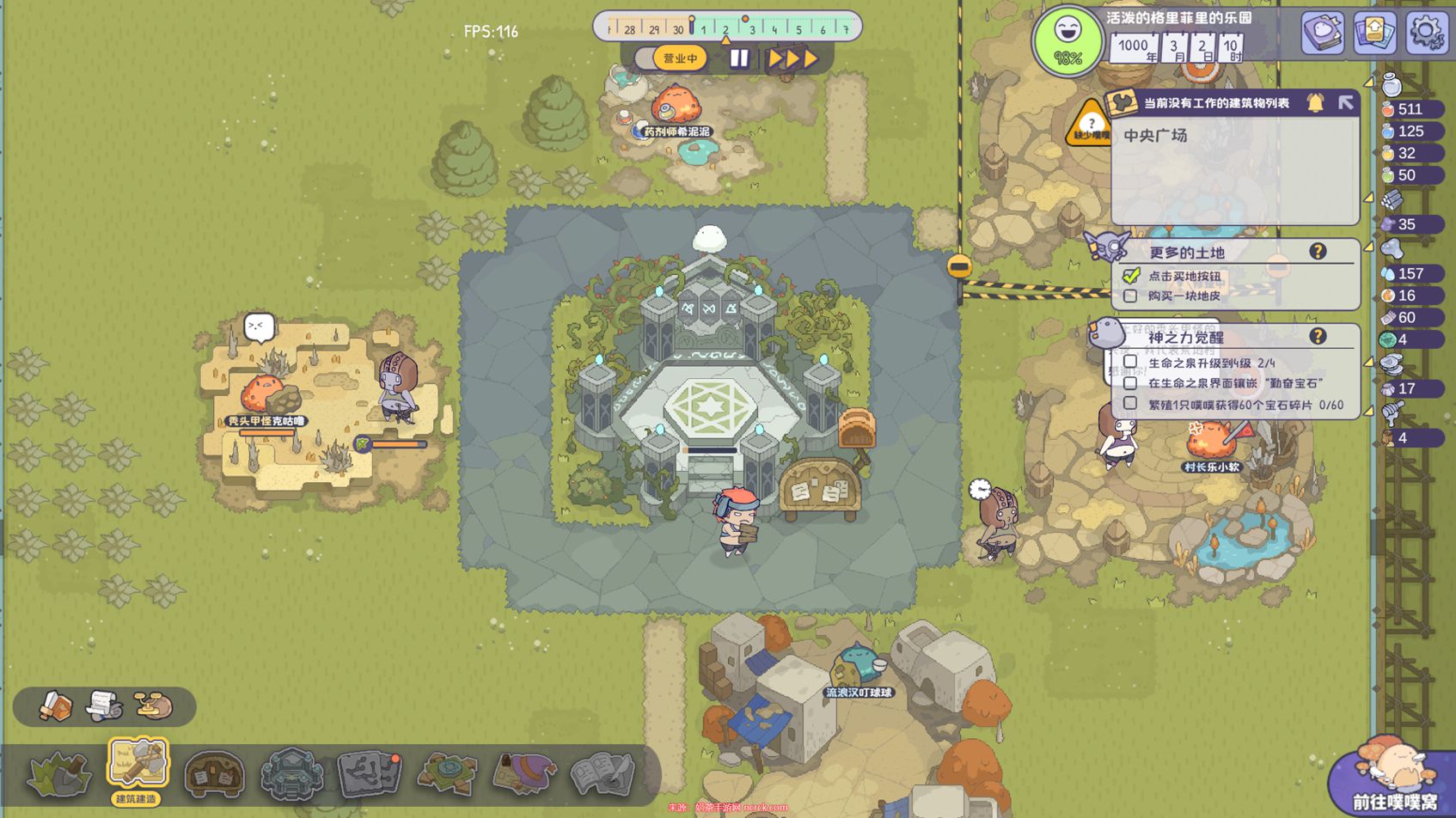Screen dimensions: 1456x818
Task: Open help for 神之力觉醒 quest
Action: [1317, 336]
